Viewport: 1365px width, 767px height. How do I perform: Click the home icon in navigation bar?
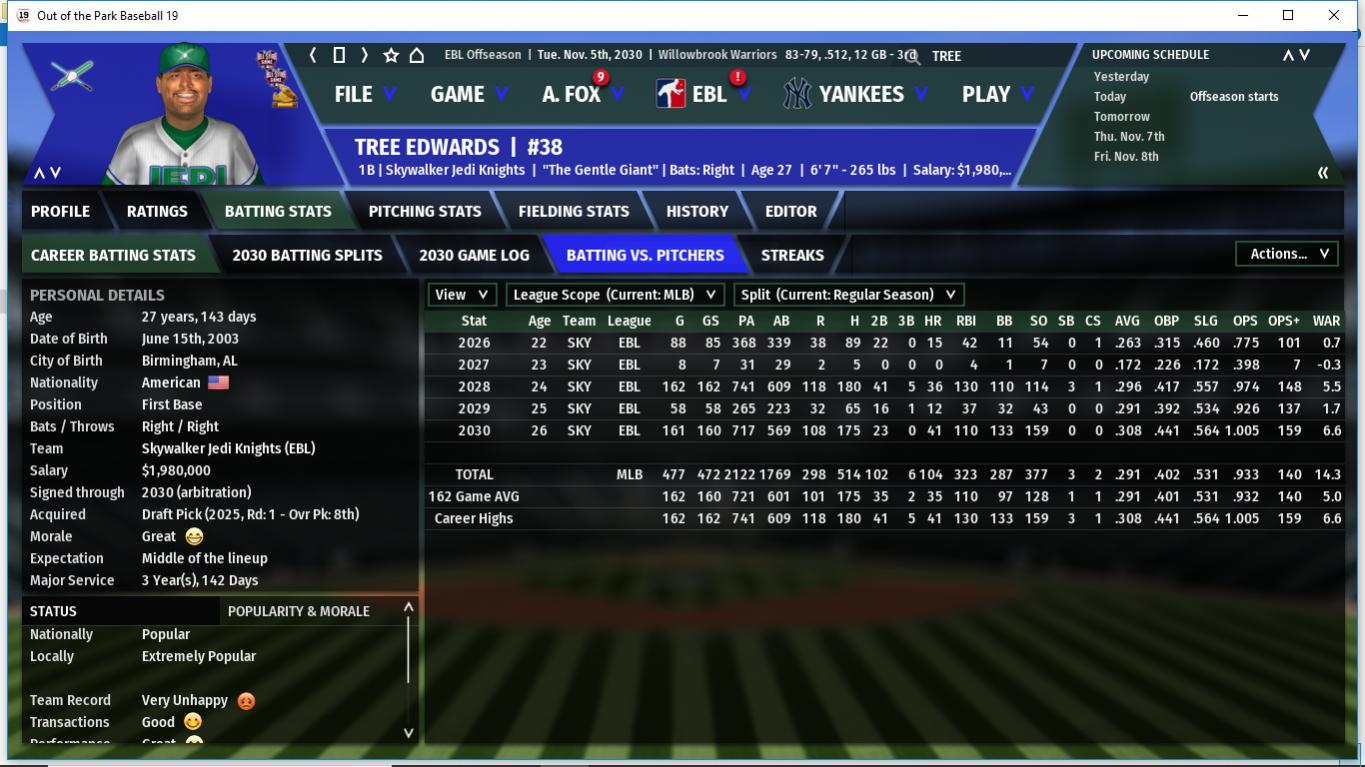coord(417,56)
